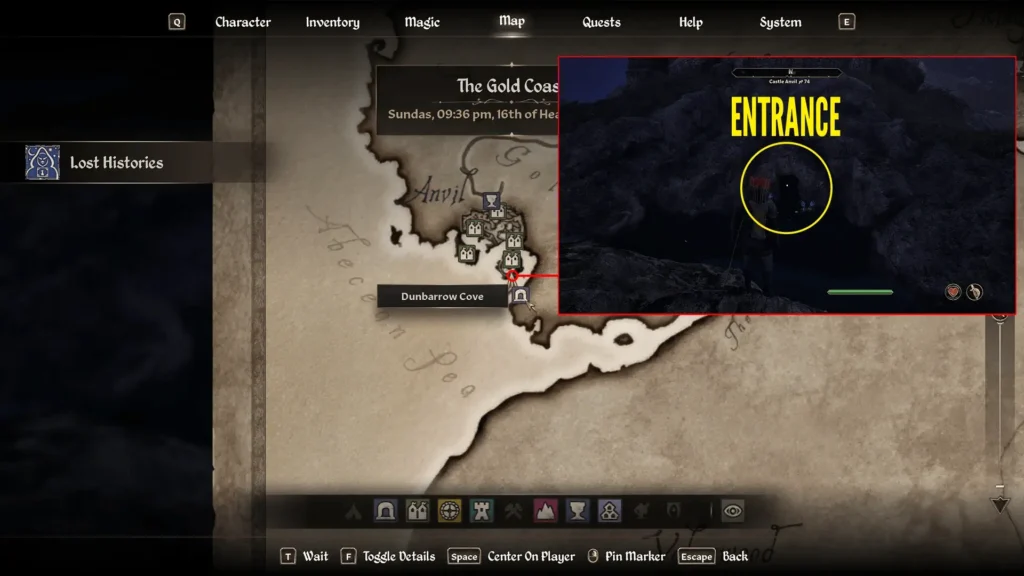Toggle the eye visibility button
Image resolution: width=1024 pixels, height=576 pixels.
pyautogui.click(x=733, y=511)
